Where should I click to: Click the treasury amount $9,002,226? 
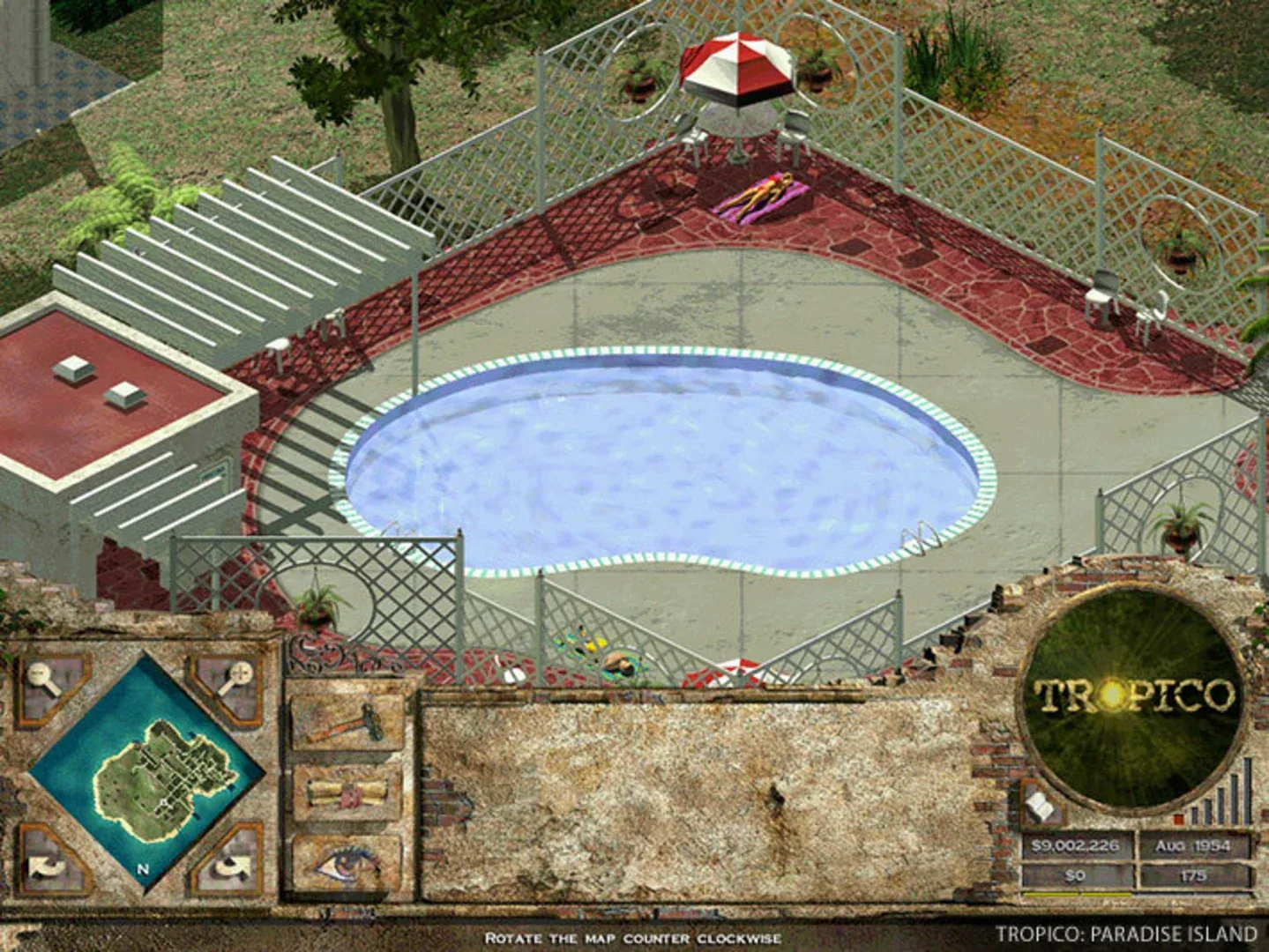(x=1075, y=845)
